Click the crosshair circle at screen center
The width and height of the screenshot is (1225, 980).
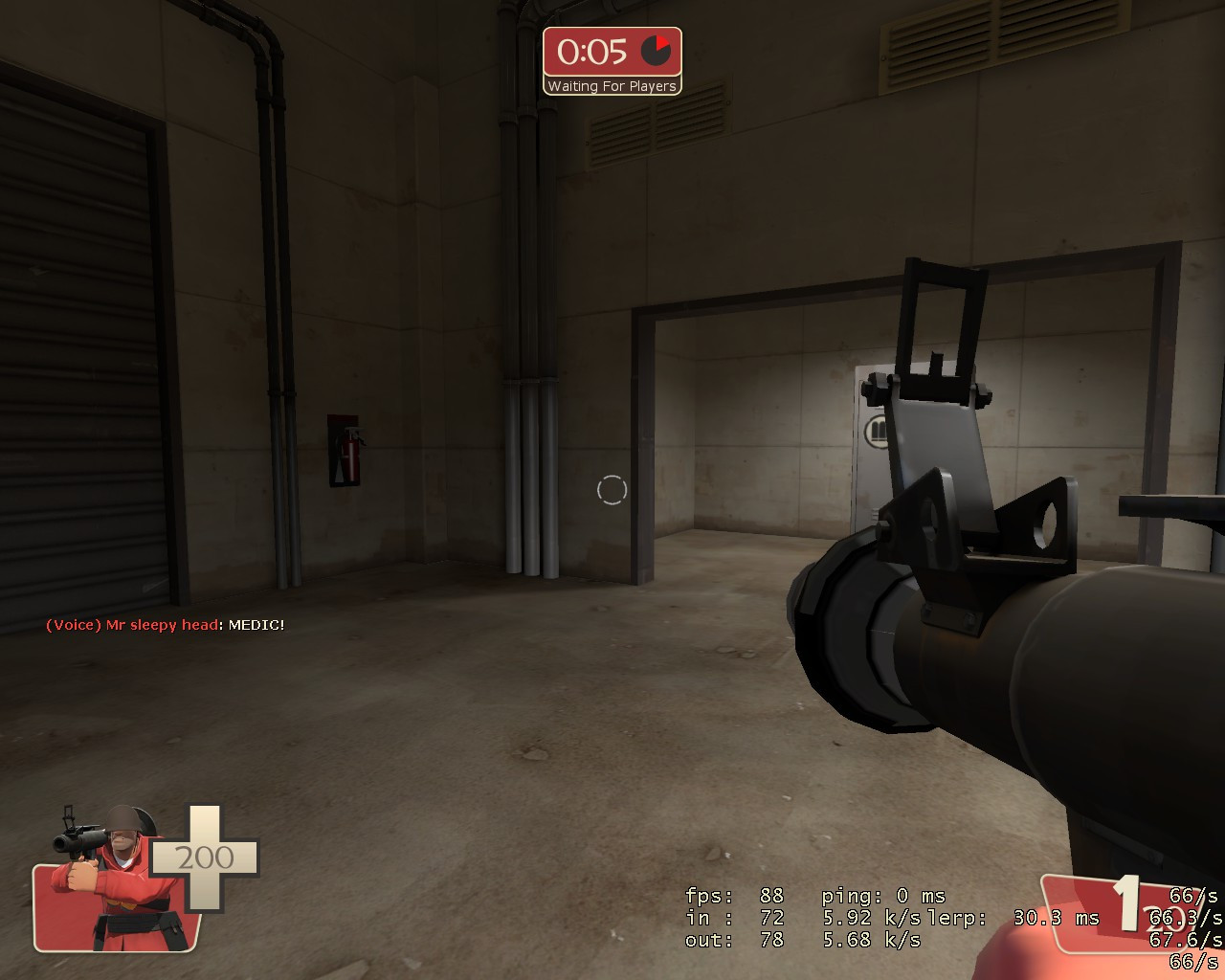coord(612,489)
